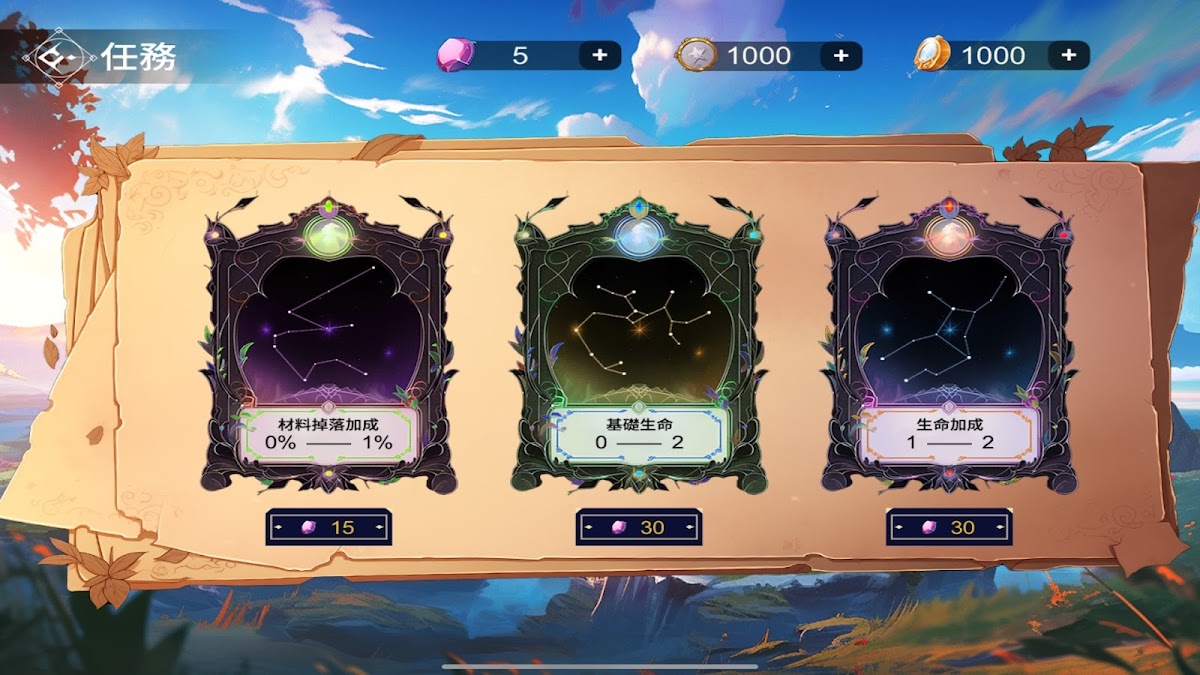This screenshot has height=675, width=1200.
Task: Select the 基礎生命 constellation card
Action: [638, 345]
